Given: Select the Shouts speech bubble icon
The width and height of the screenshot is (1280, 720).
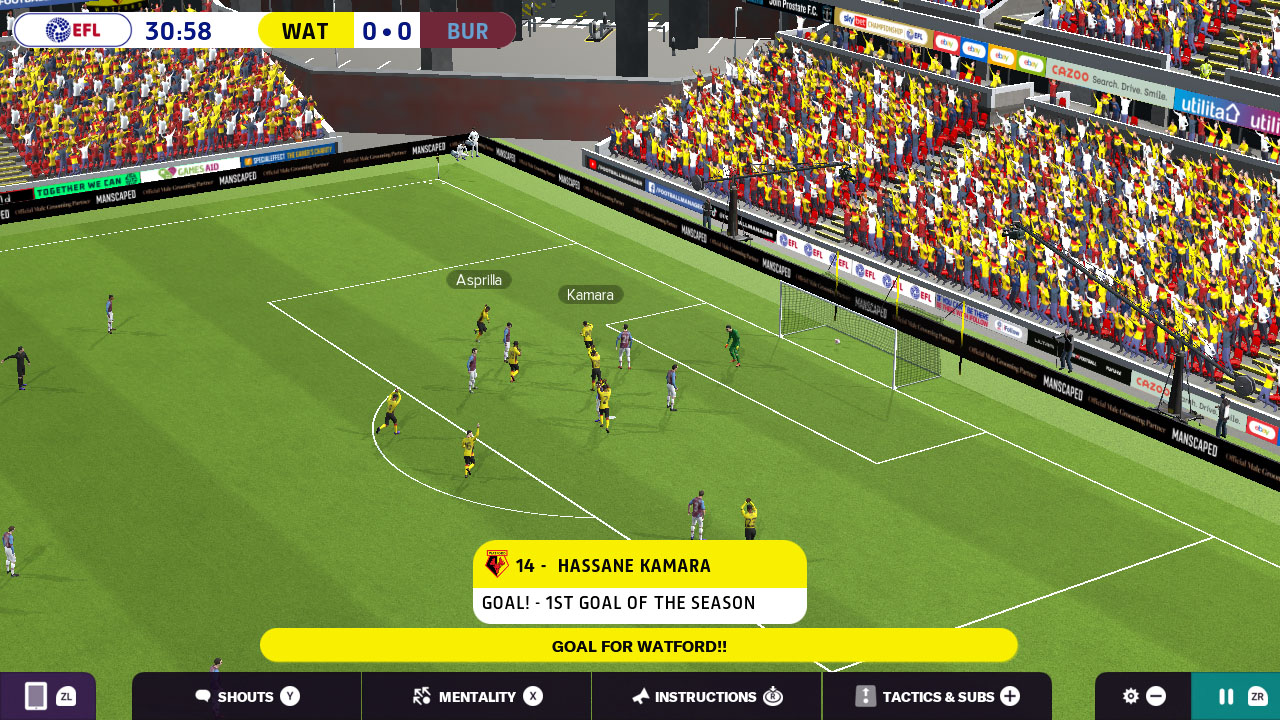Looking at the screenshot, I should (204, 697).
